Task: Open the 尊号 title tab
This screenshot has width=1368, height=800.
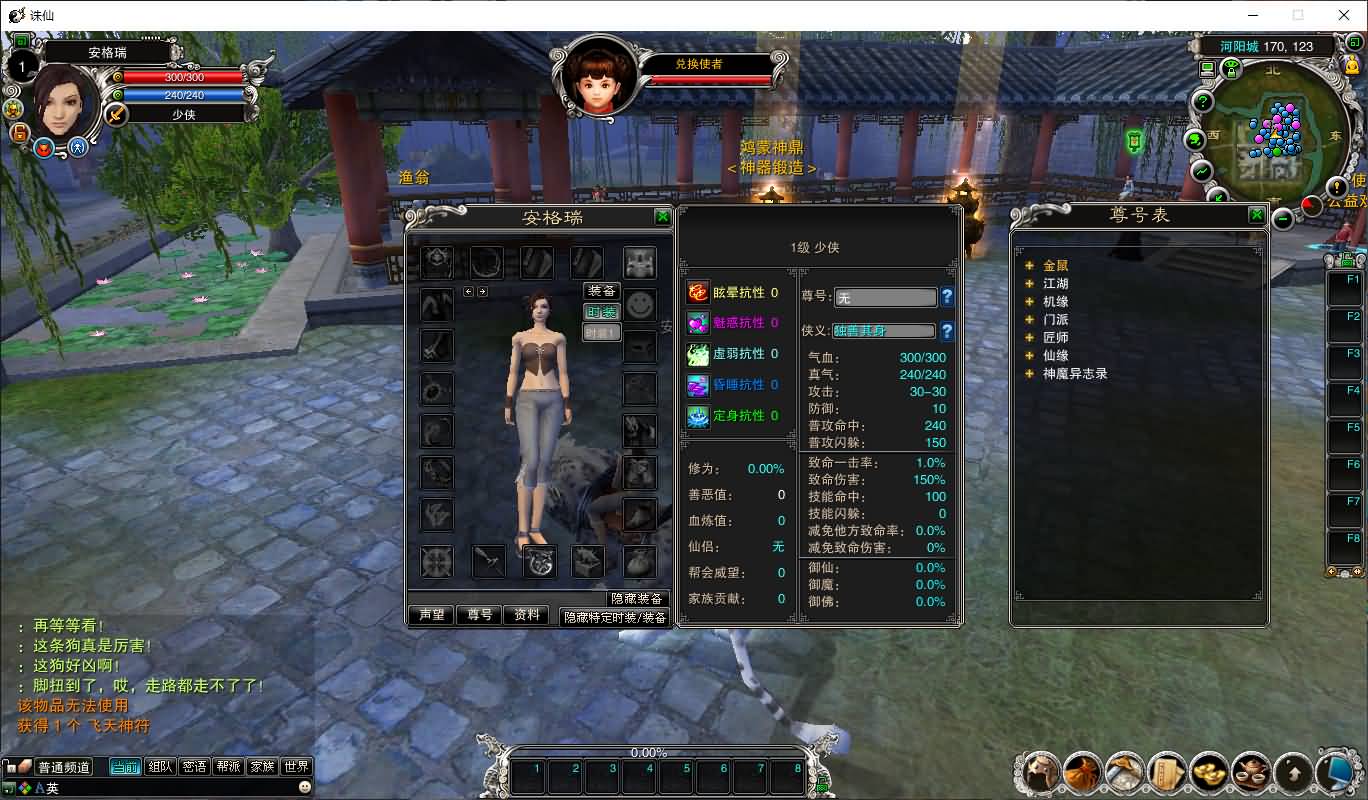Action: [x=480, y=615]
